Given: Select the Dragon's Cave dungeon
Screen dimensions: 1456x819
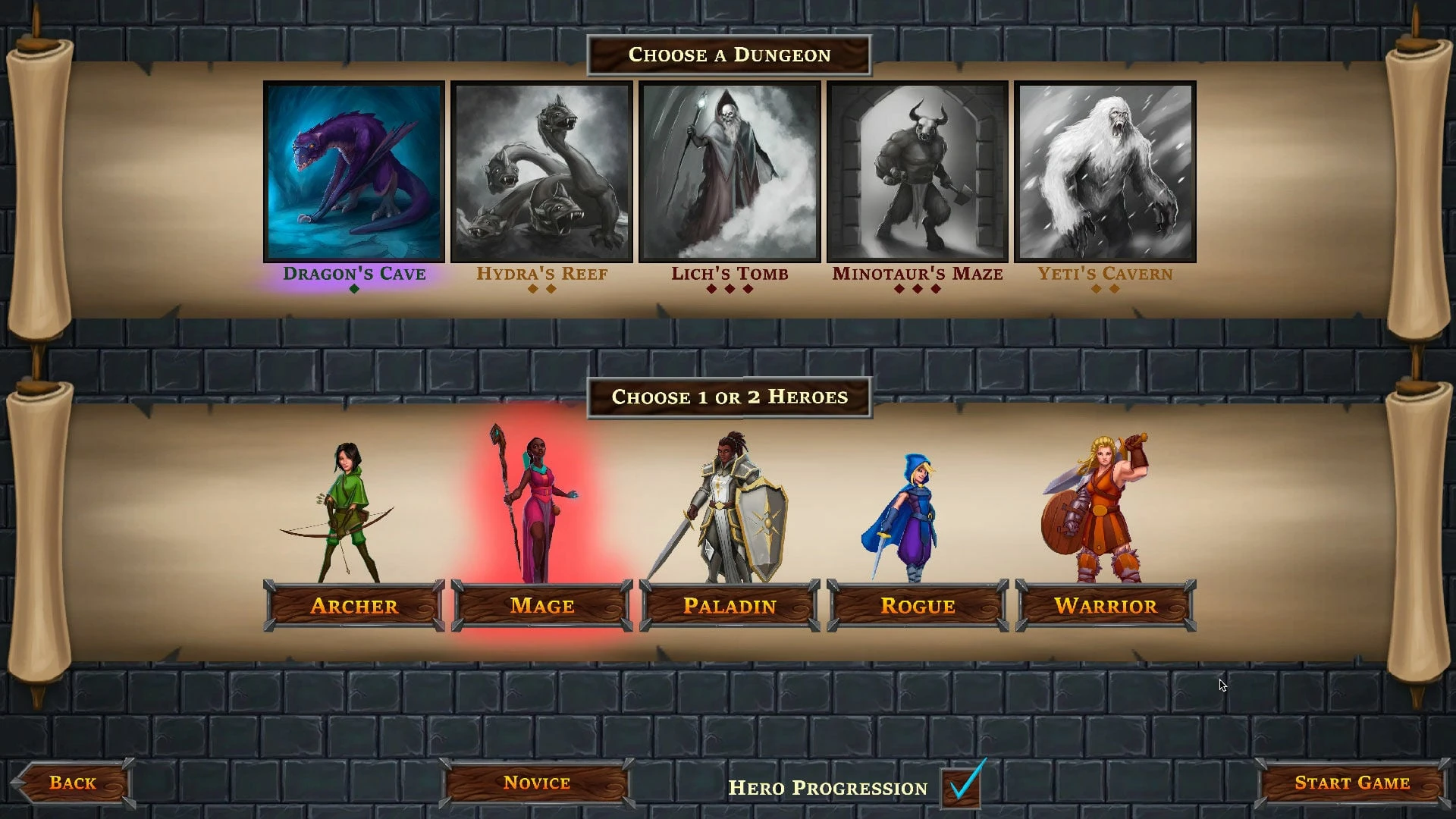Looking at the screenshot, I should coord(354,172).
